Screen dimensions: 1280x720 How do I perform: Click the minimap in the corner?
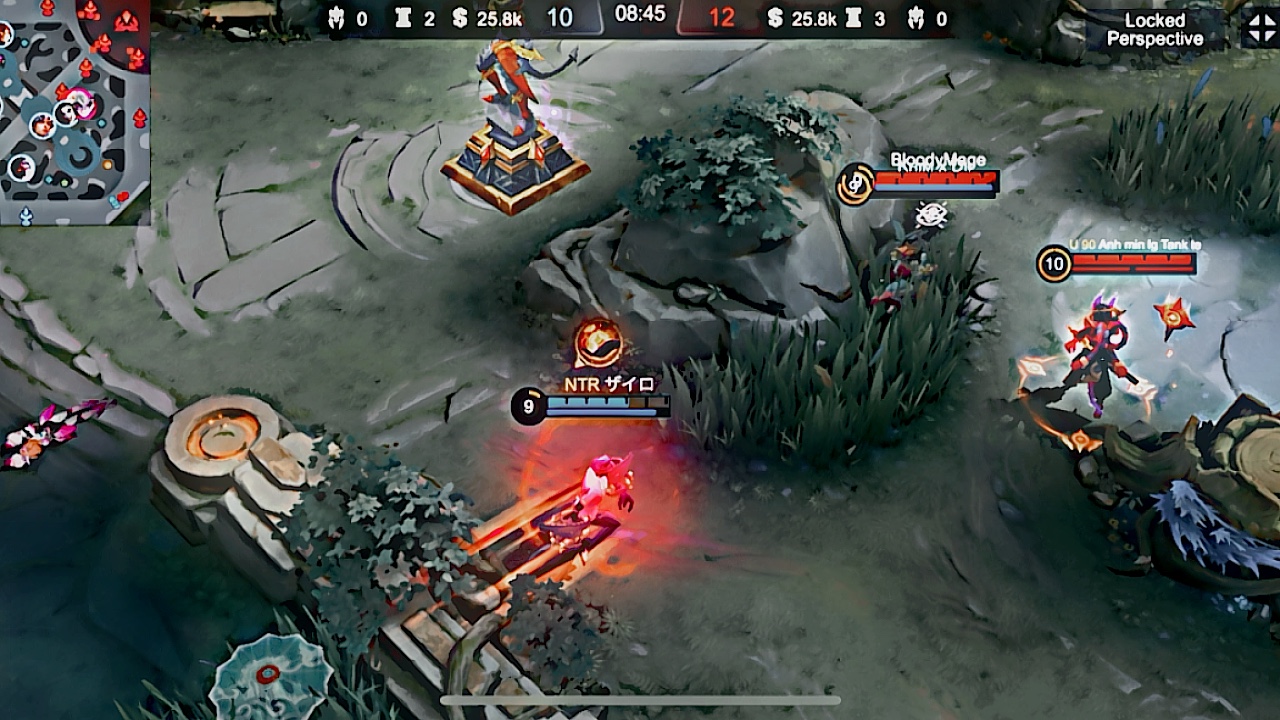[74, 110]
